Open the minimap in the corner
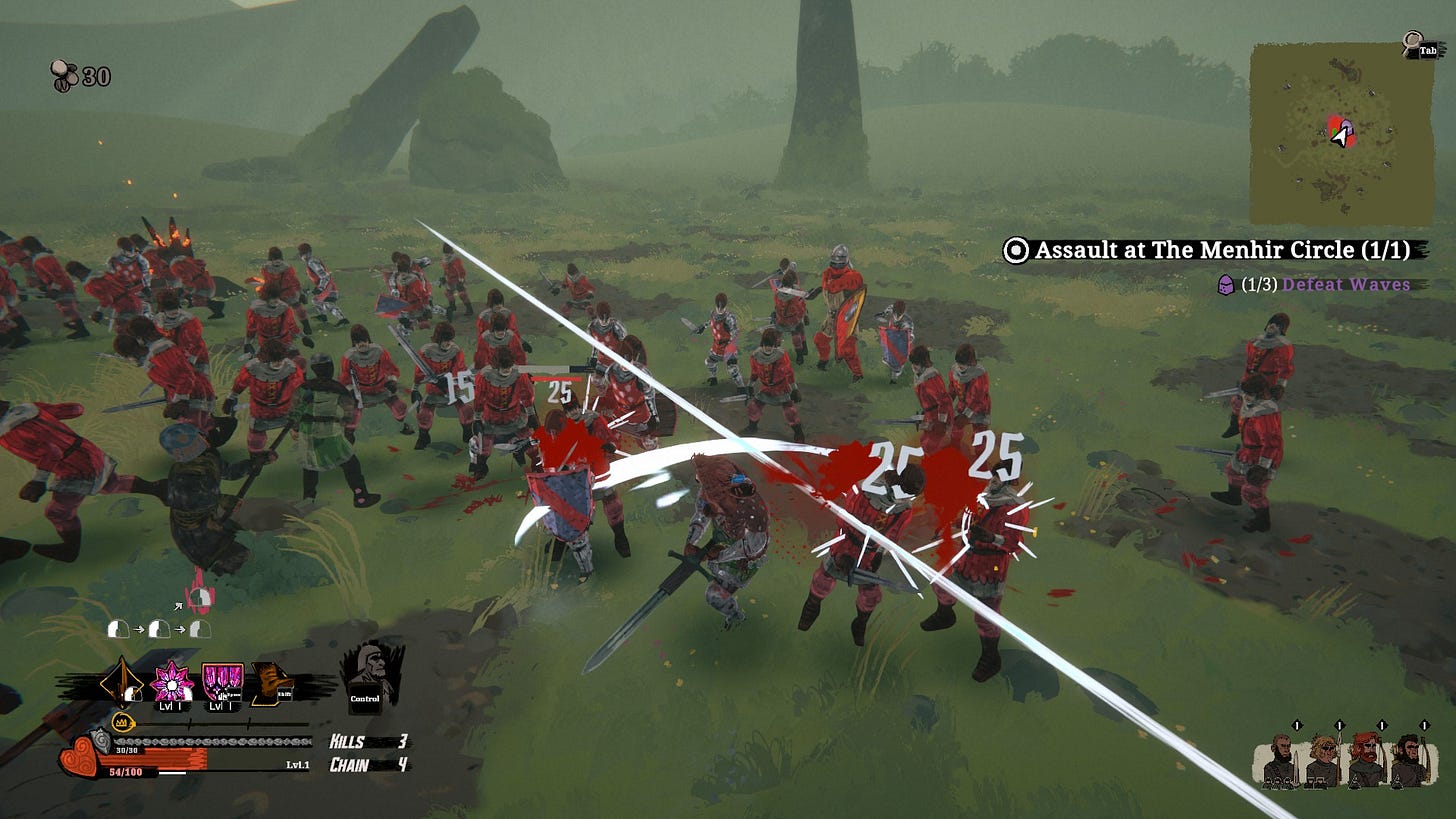 pyautogui.click(x=1340, y=133)
